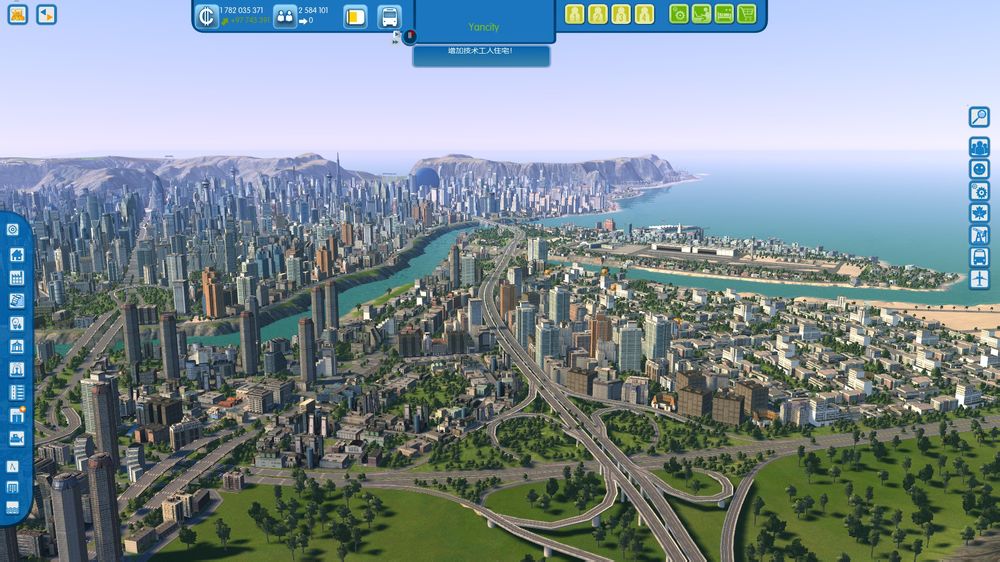1000x562 pixels.
Task: Click the orange play arrow button
Action: click(46, 14)
